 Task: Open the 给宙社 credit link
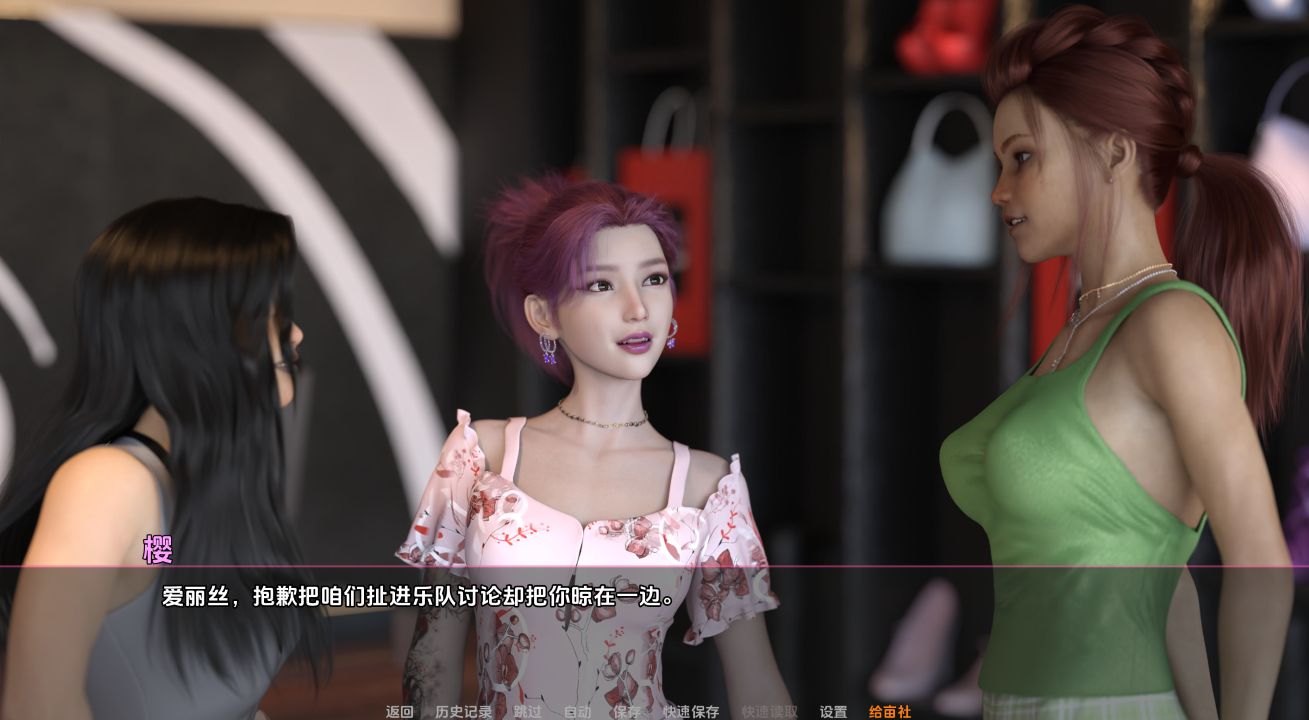point(890,712)
